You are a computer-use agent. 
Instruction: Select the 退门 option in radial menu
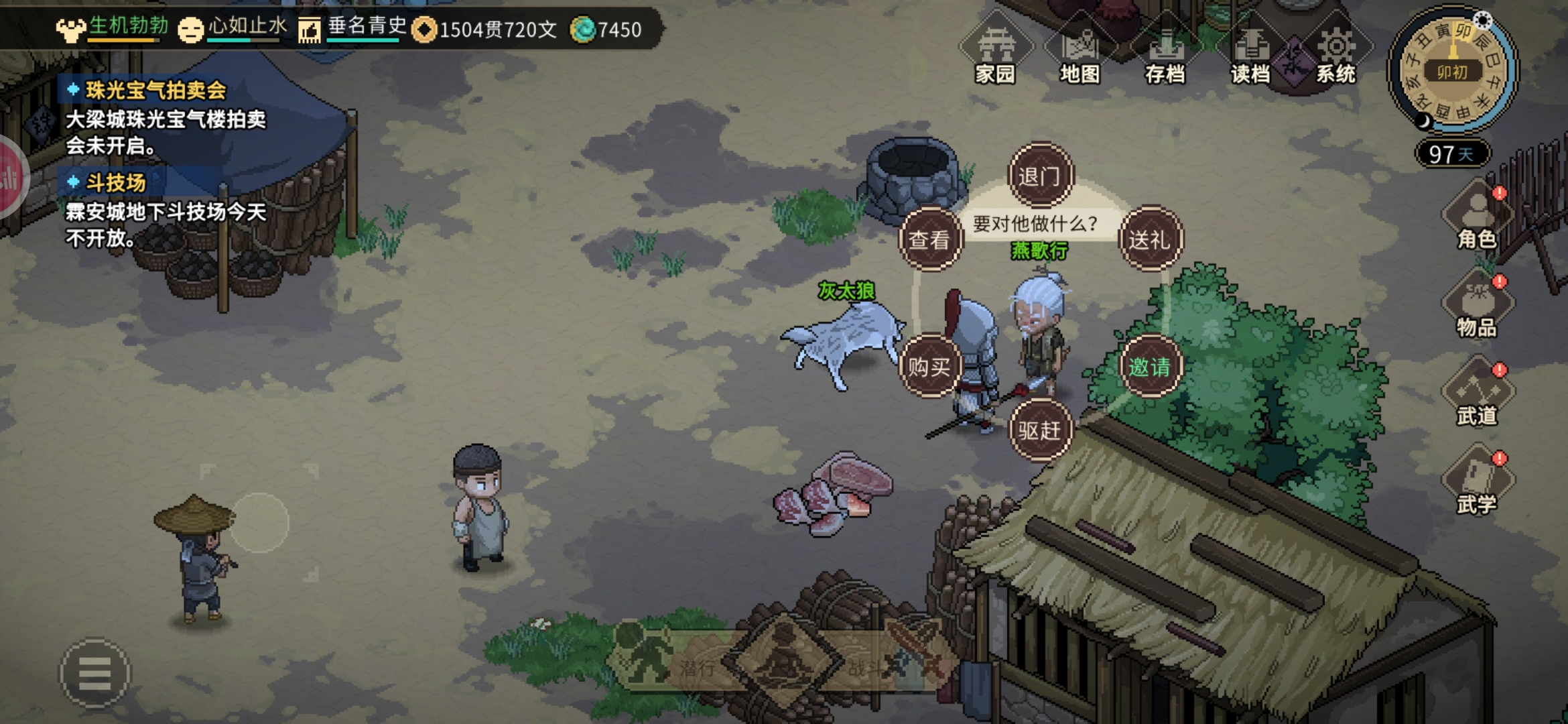point(1039,176)
